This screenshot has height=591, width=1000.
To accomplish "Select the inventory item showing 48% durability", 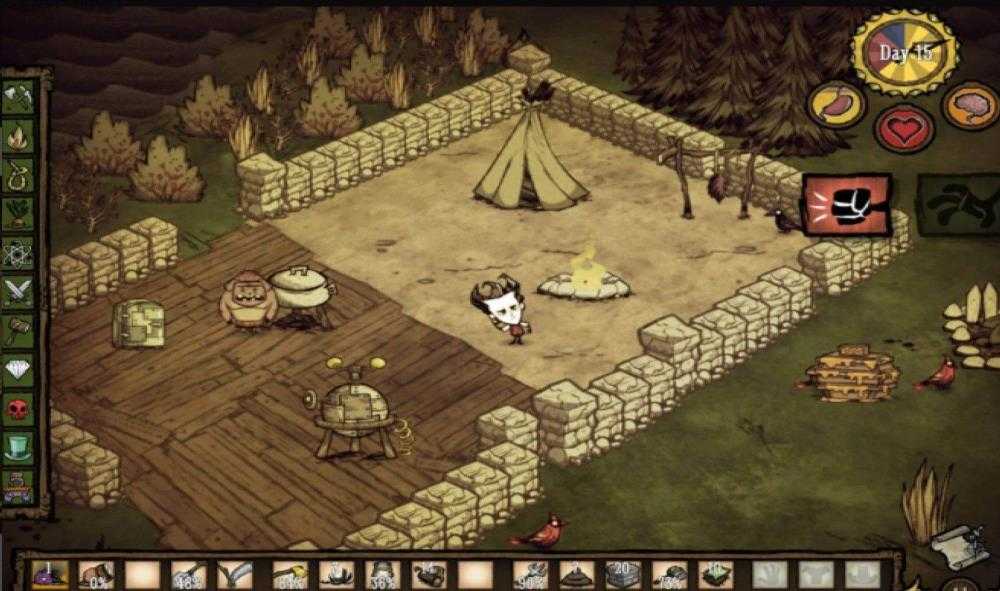I will [x=190, y=574].
